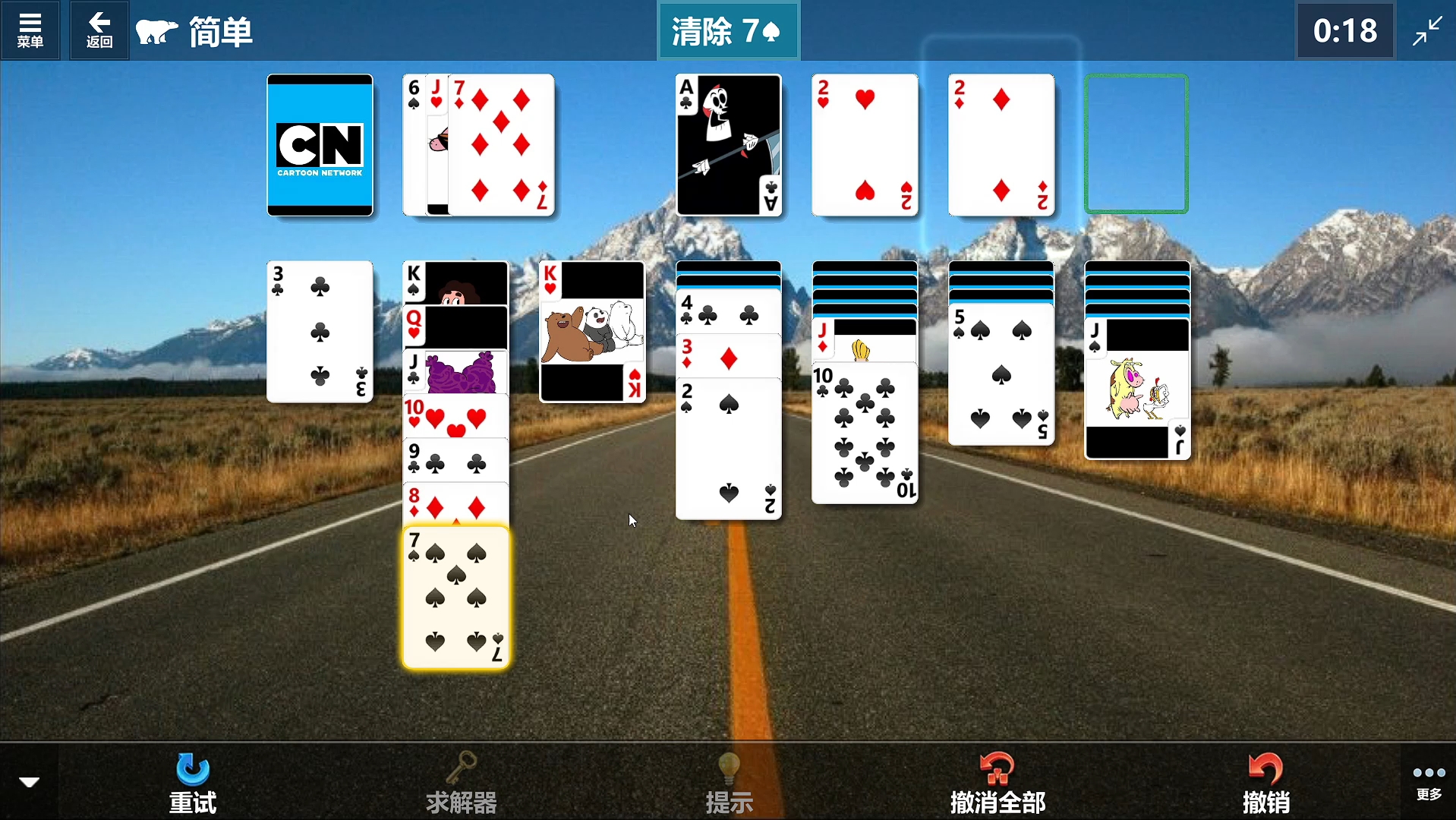Pick the 5 of spades tableau card
This screenshot has width=1456, height=820.
tap(1001, 374)
